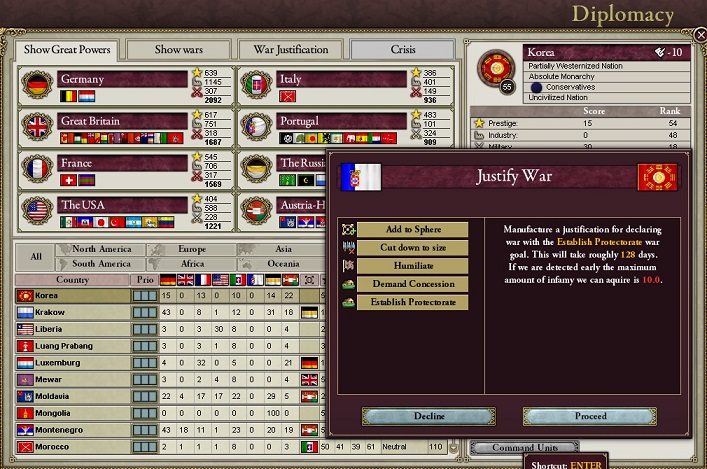
Task: Open the War Justification tab
Action: pos(291,50)
